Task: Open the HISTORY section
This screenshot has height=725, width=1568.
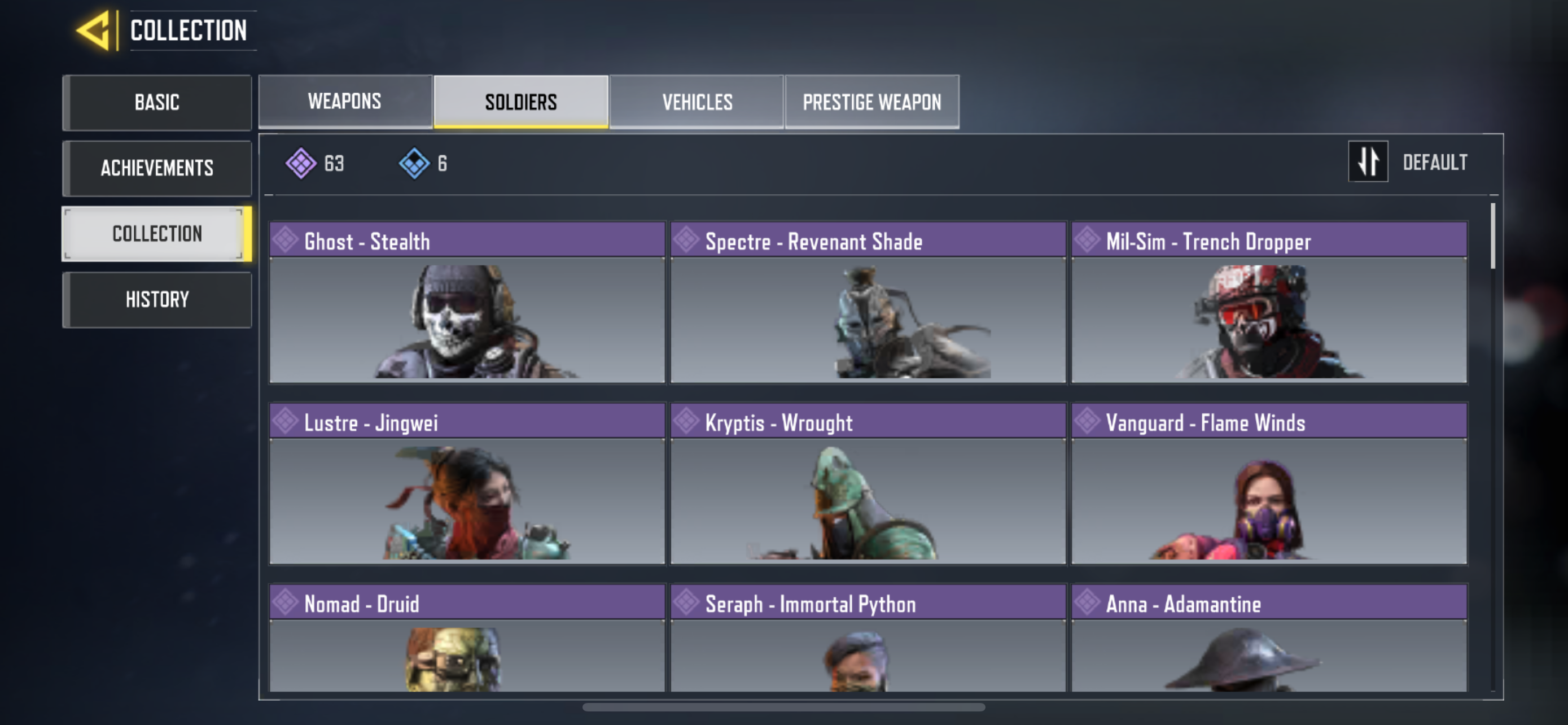Action: [x=156, y=299]
